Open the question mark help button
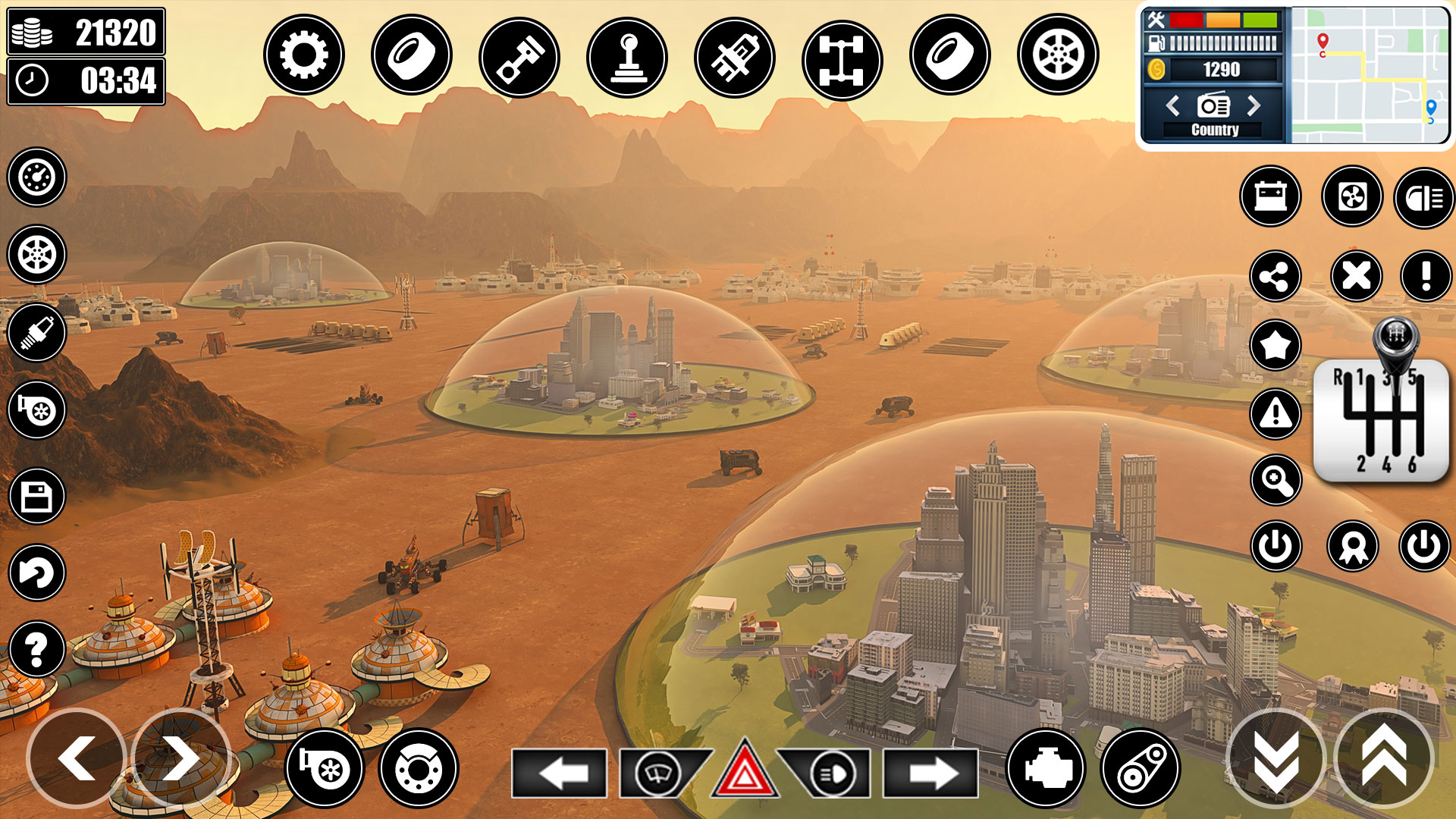 (36, 649)
